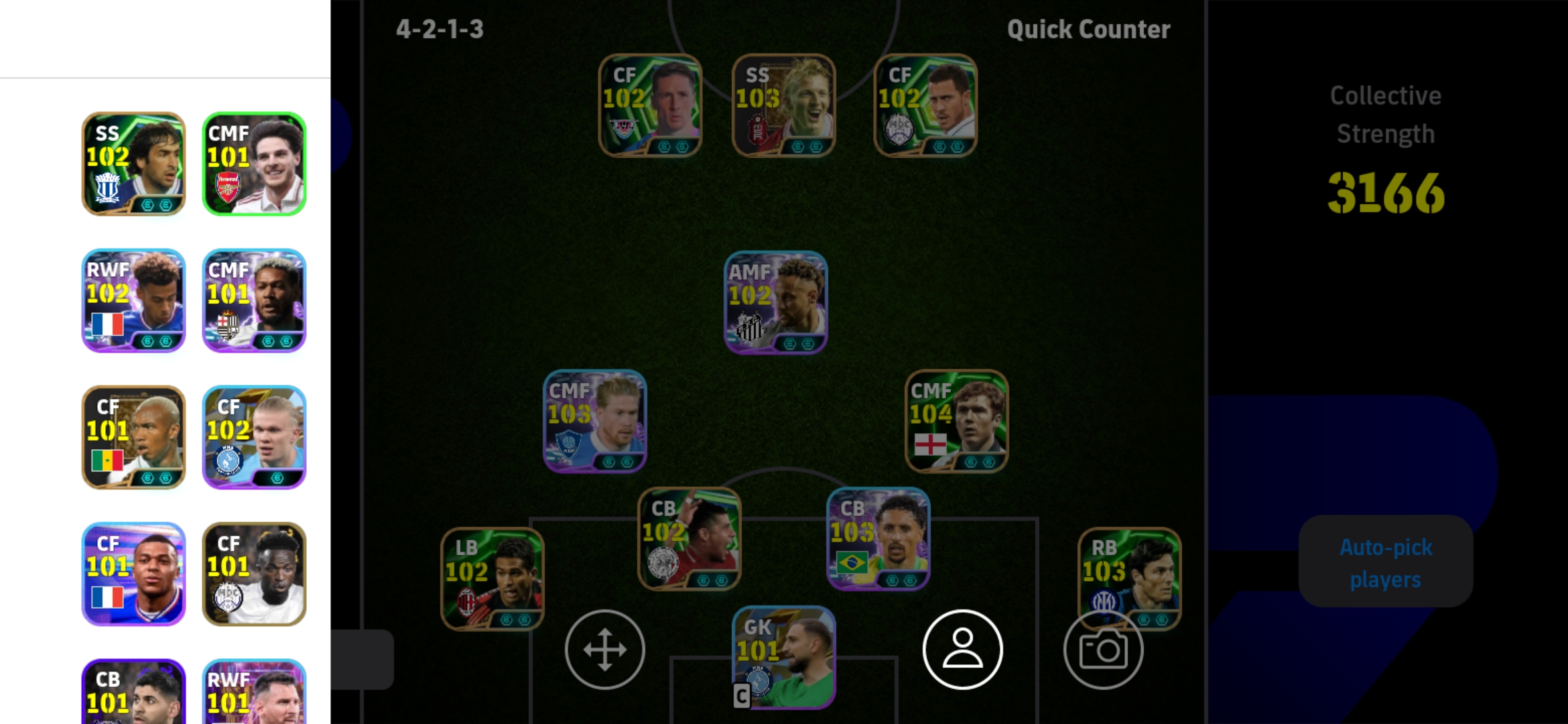Choose the Arsenal CMF 101 card
The image size is (1568, 724).
(254, 164)
